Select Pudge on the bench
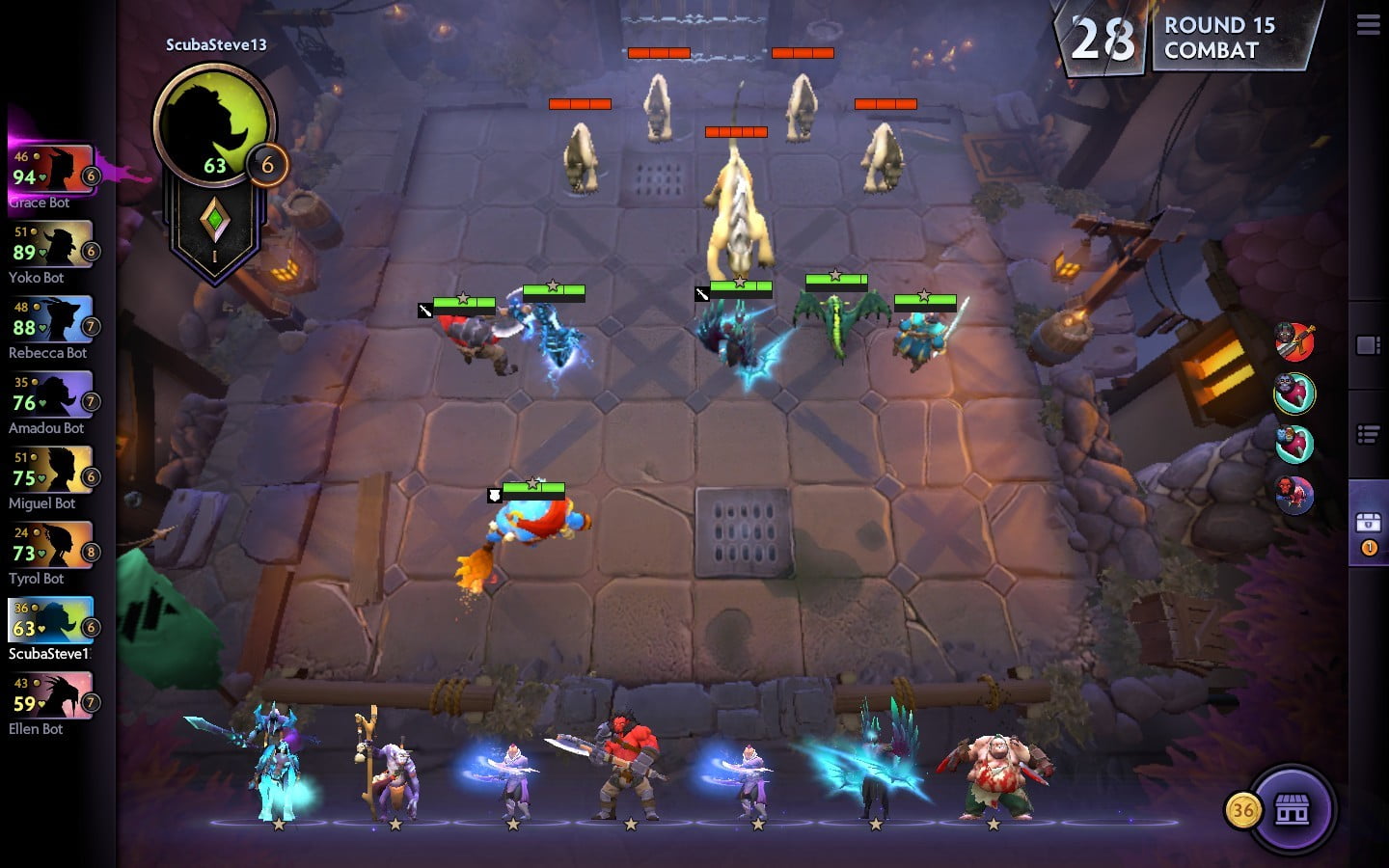The height and width of the screenshot is (868, 1389). point(994,773)
